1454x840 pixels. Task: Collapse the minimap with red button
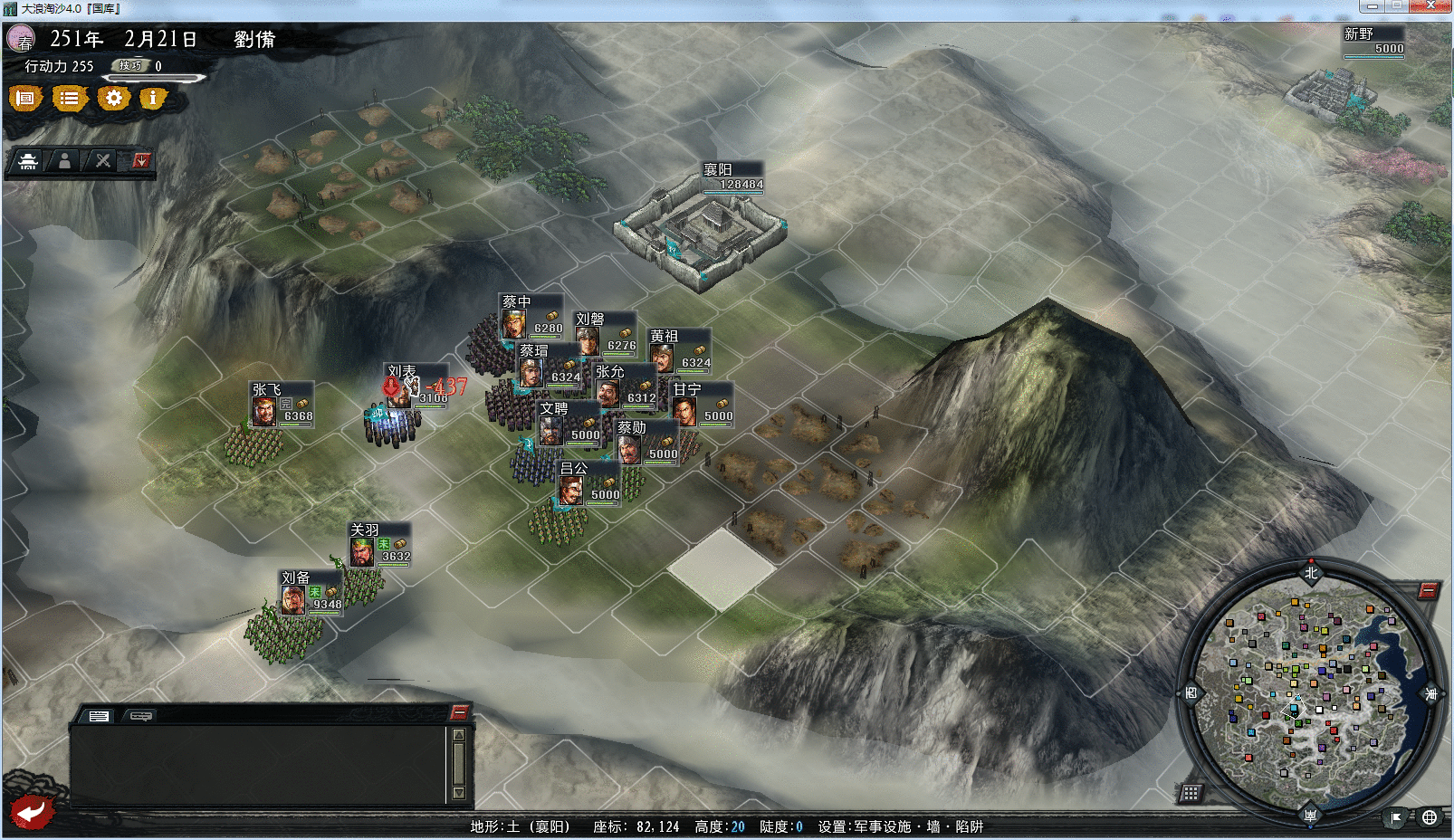tap(1428, 591)
